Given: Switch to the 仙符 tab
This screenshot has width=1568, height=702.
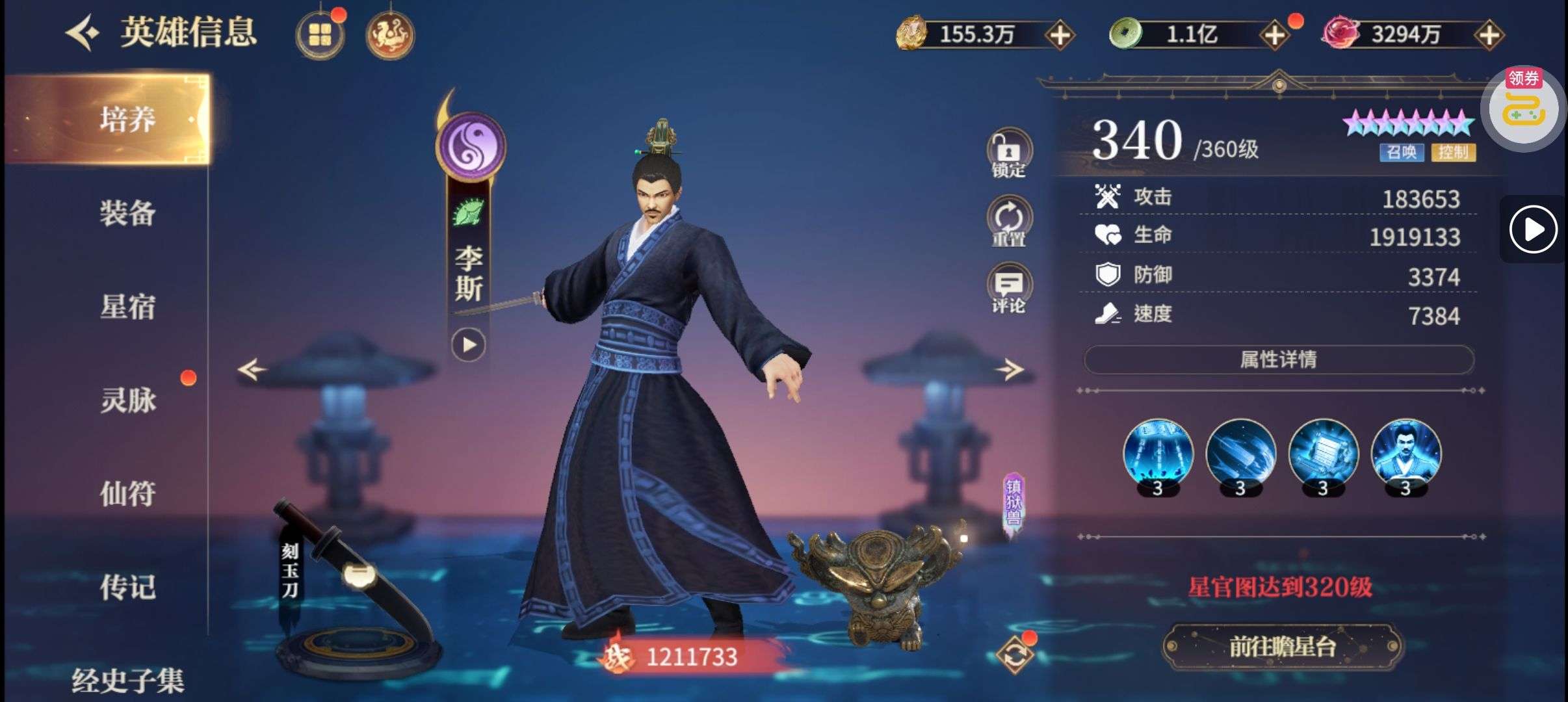Looking at the screenshot, I should pyautogui.click(x=127, y=493).
